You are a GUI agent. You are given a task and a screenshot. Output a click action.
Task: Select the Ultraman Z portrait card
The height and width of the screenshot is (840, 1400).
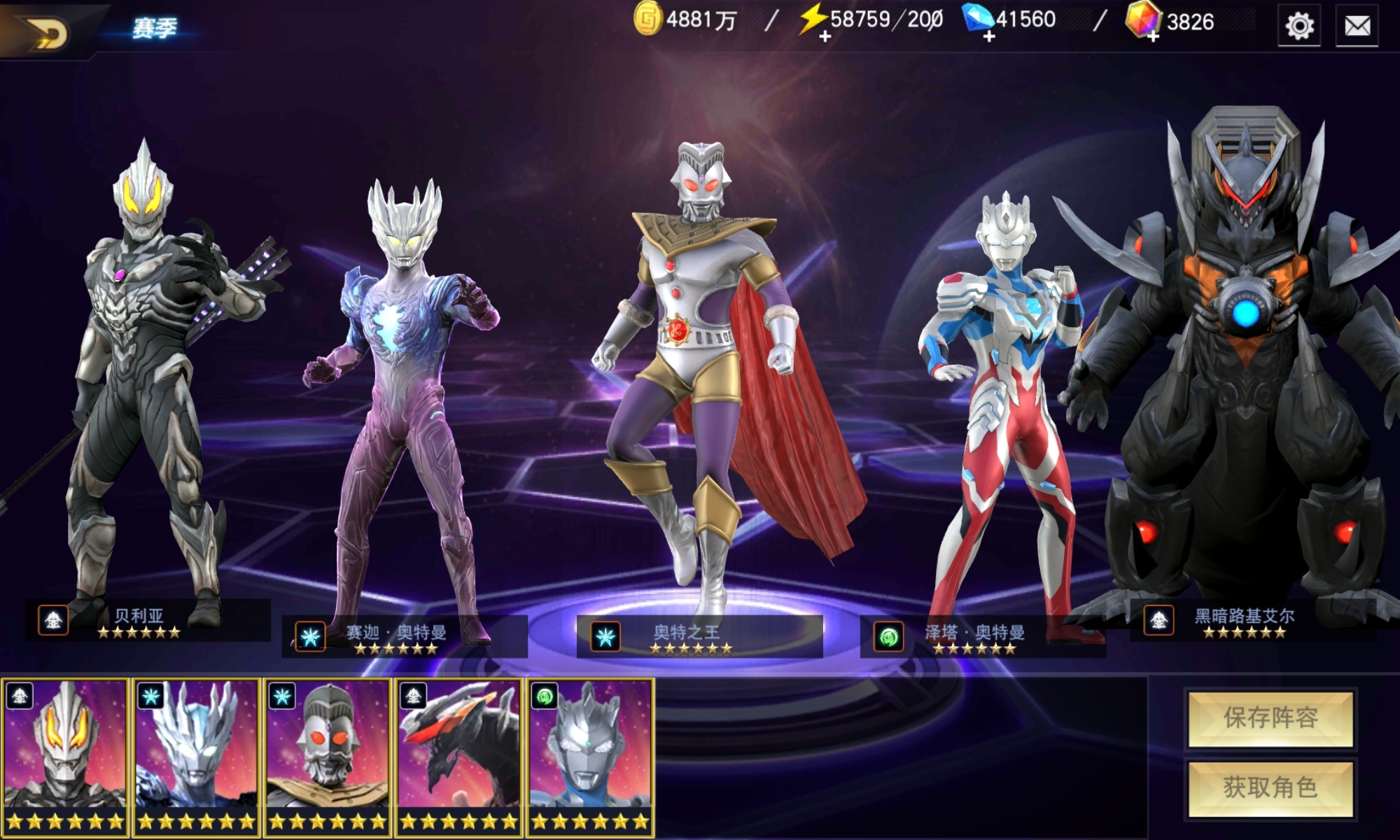pos(590,757)
